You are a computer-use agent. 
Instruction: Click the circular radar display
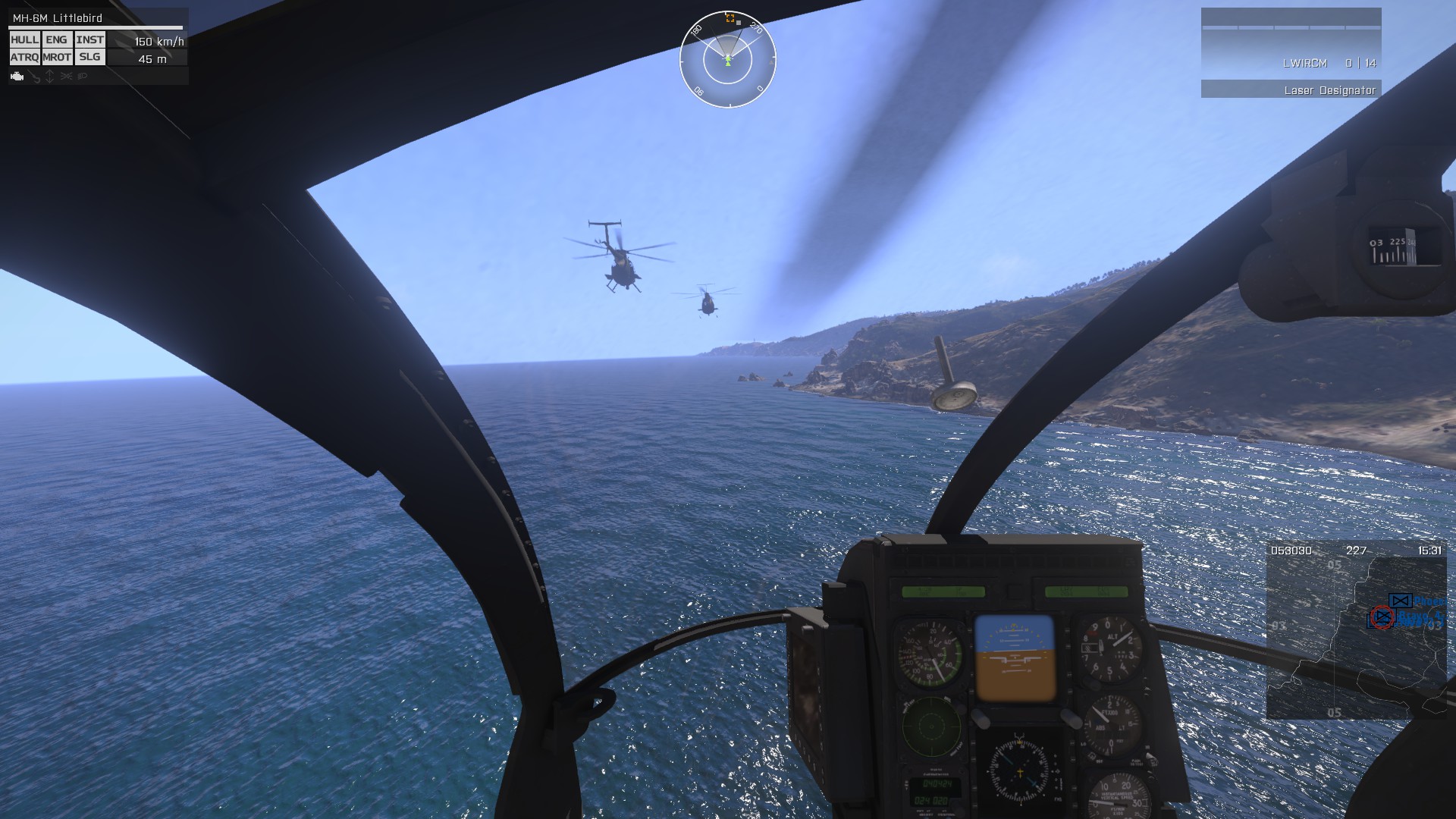pos(727,59)
